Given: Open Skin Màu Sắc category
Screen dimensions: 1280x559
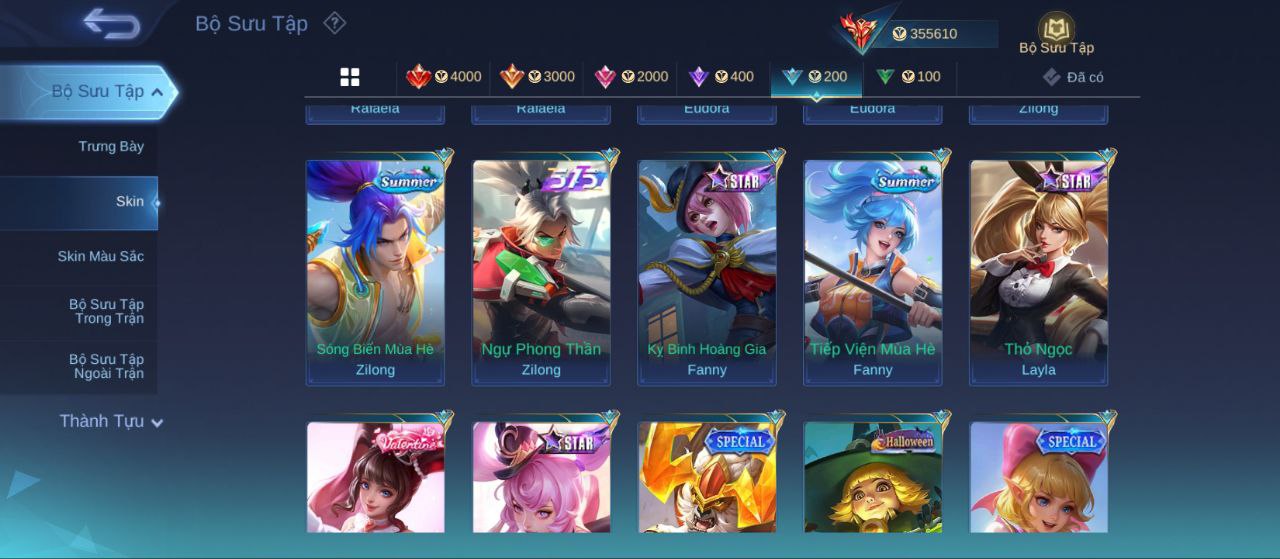Looking at the screenshot, I should pos(101,257).
